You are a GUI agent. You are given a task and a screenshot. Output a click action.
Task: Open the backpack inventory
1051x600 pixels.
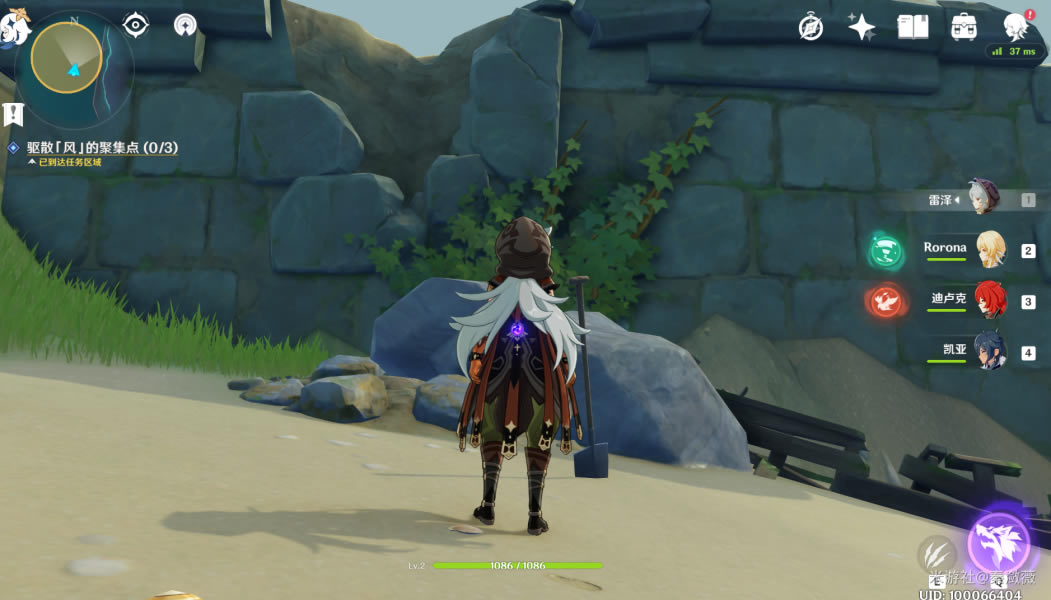[x=964, y=27]
